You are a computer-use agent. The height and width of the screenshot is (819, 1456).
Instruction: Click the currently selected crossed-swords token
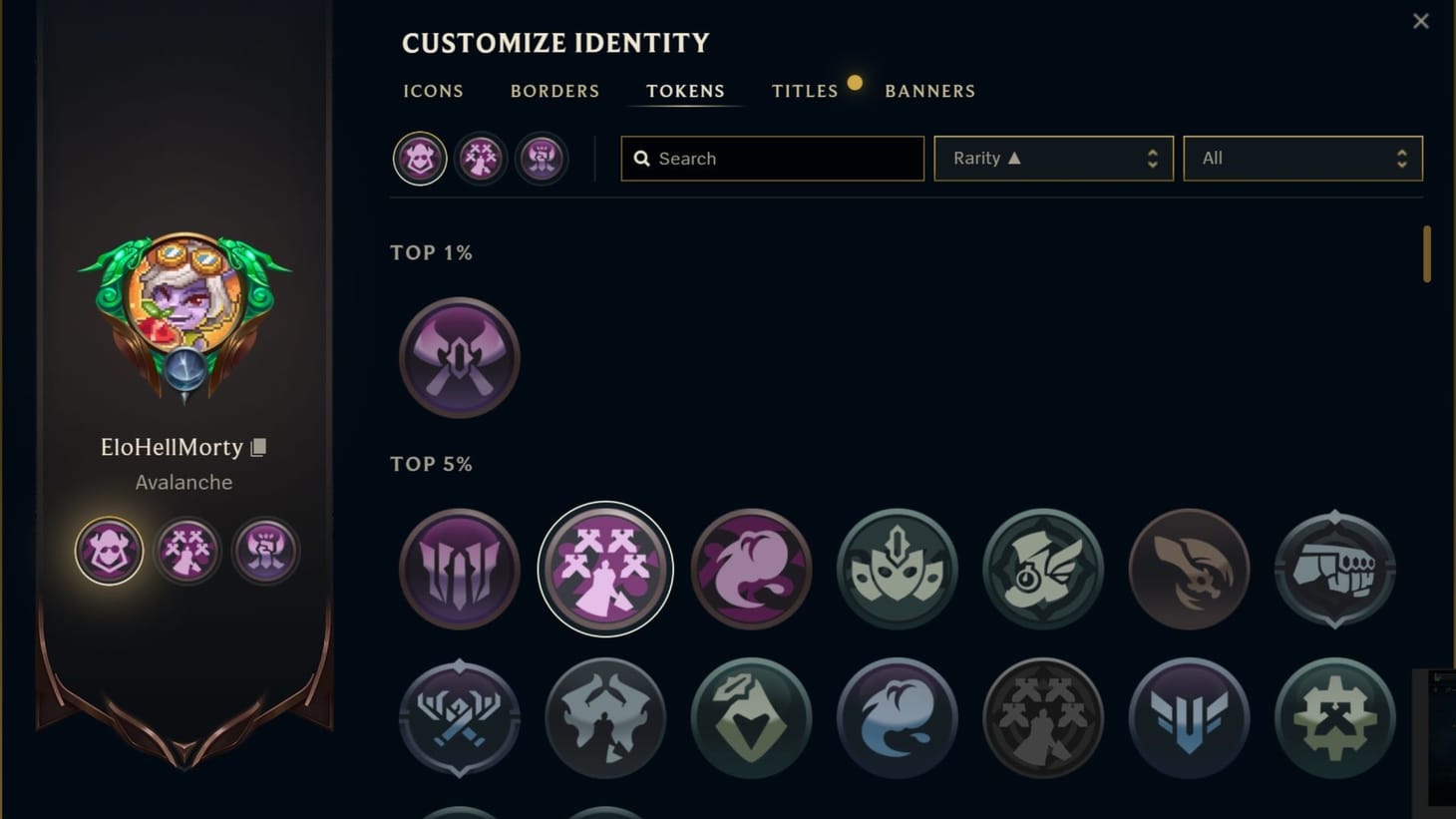(x=604, y=569)
